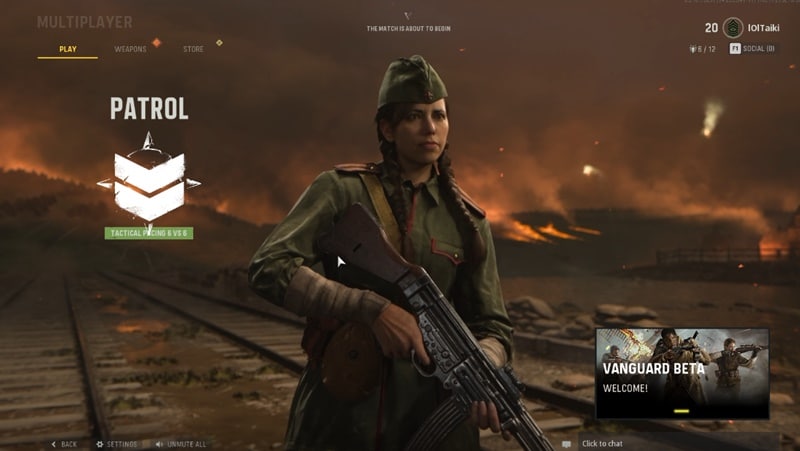Open the Vanguard Beta welcome banner
This screenshot has height=451, width=800.
tap(681, 372)
